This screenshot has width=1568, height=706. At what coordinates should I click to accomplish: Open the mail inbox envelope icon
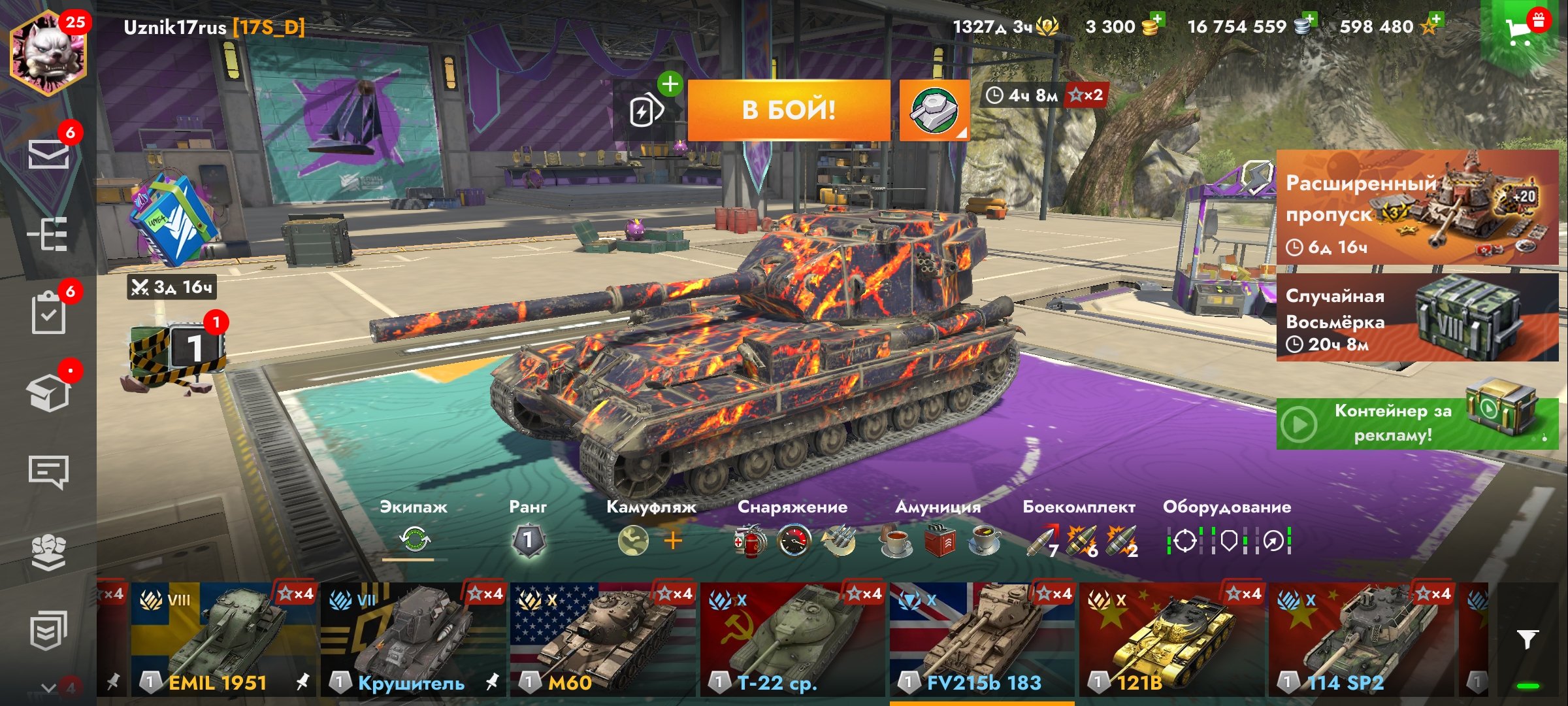coord(48,154)
